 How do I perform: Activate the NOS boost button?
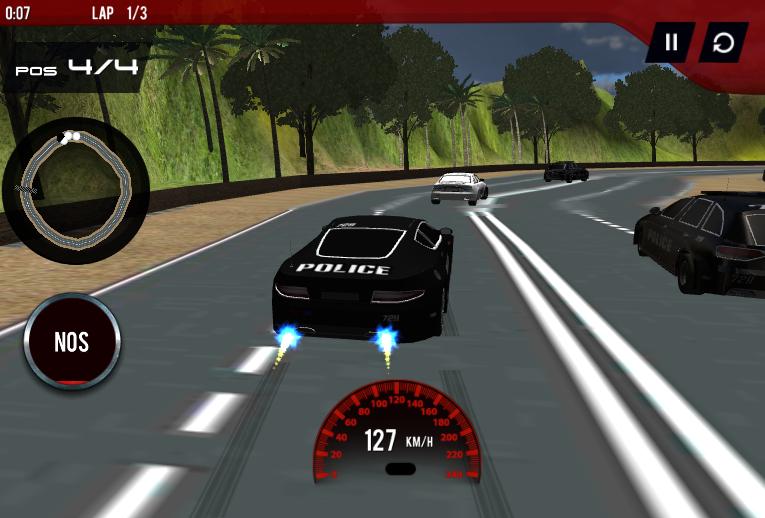(x=72, y=342)
